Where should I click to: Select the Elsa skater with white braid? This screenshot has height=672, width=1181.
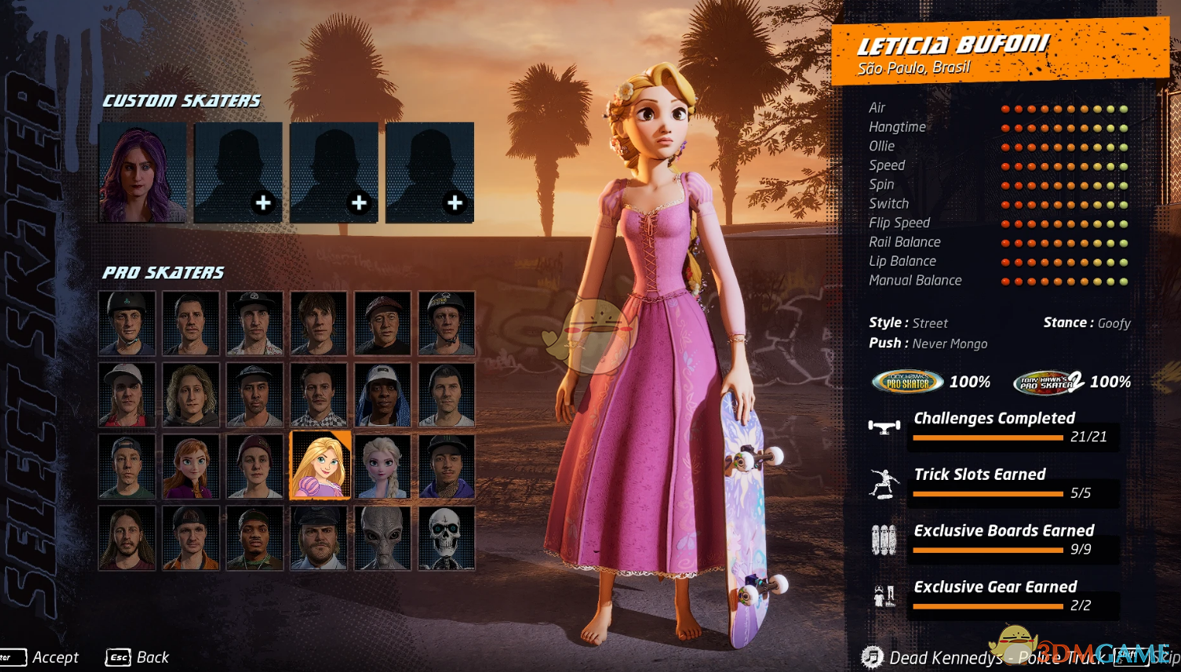(x=383, y=465)
